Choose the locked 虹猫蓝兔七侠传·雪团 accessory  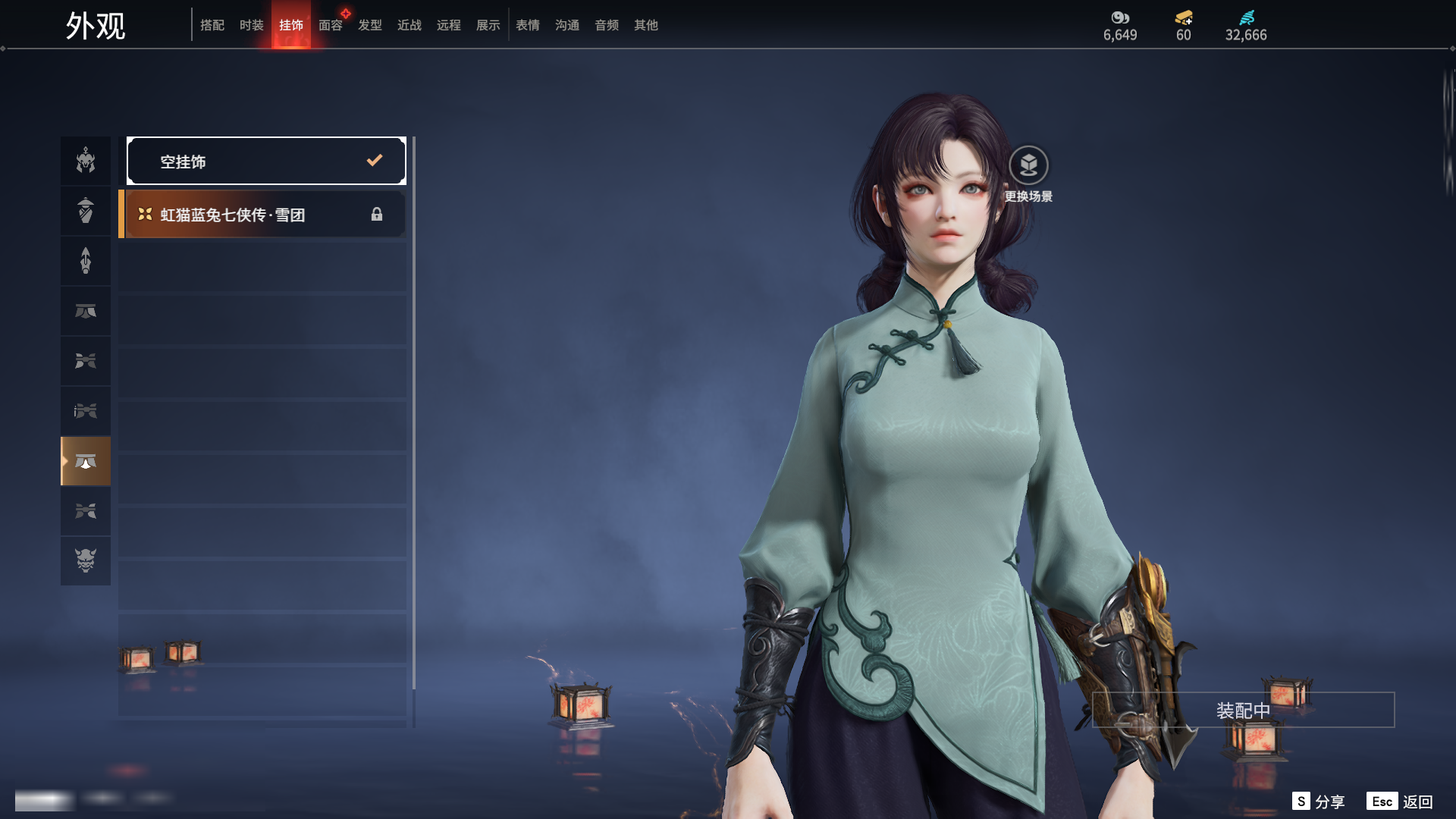[263, 215]
